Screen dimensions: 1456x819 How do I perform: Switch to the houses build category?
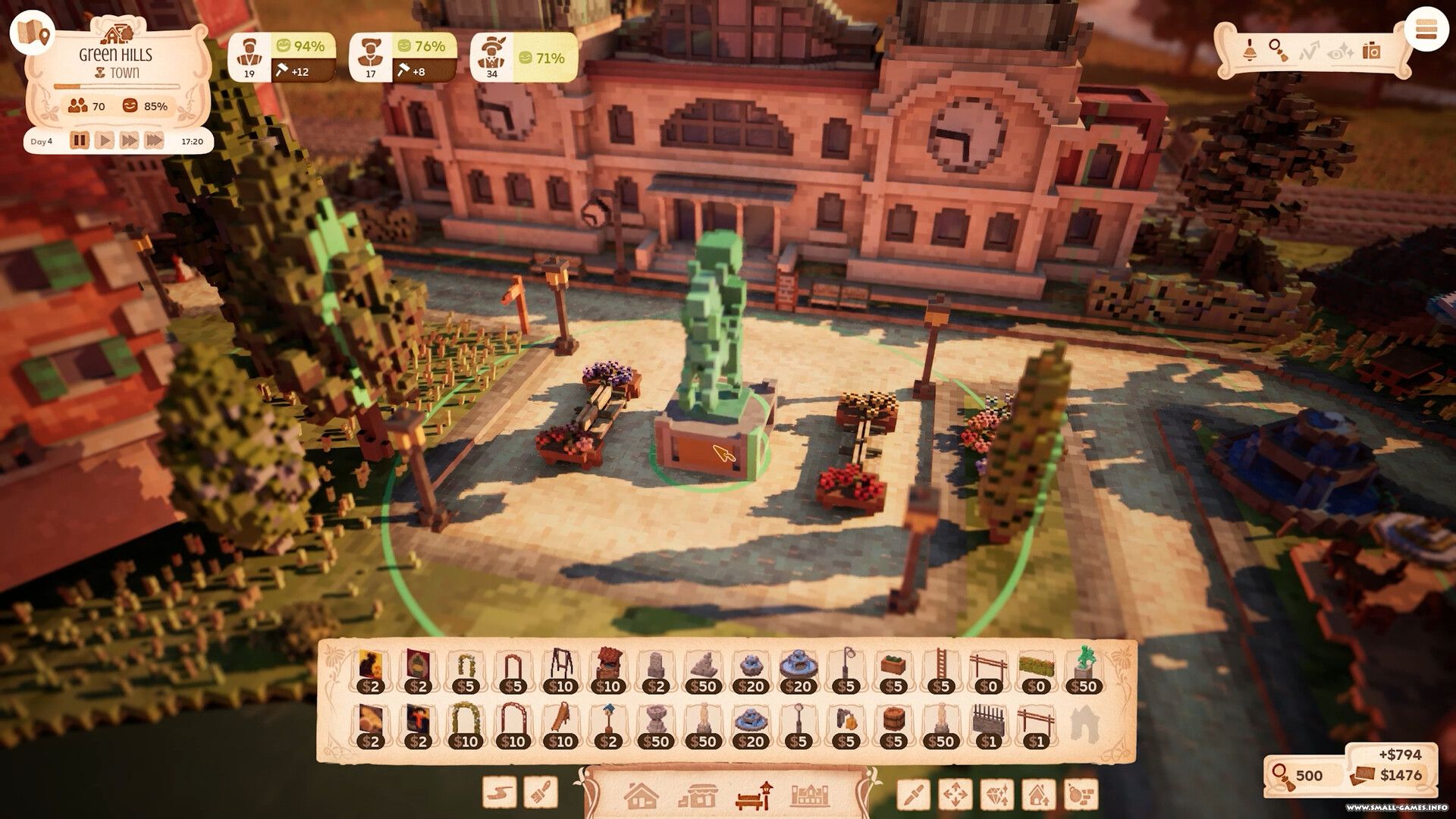pyautogui.click(x=641, y=795)
